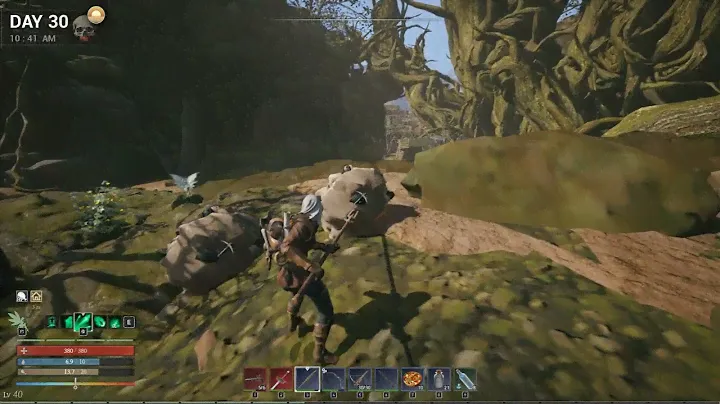Image resolution: width=720 pixels, height=404 pixels.
Task: Select the pizza food hotbar slot
Action: (412, 379)
